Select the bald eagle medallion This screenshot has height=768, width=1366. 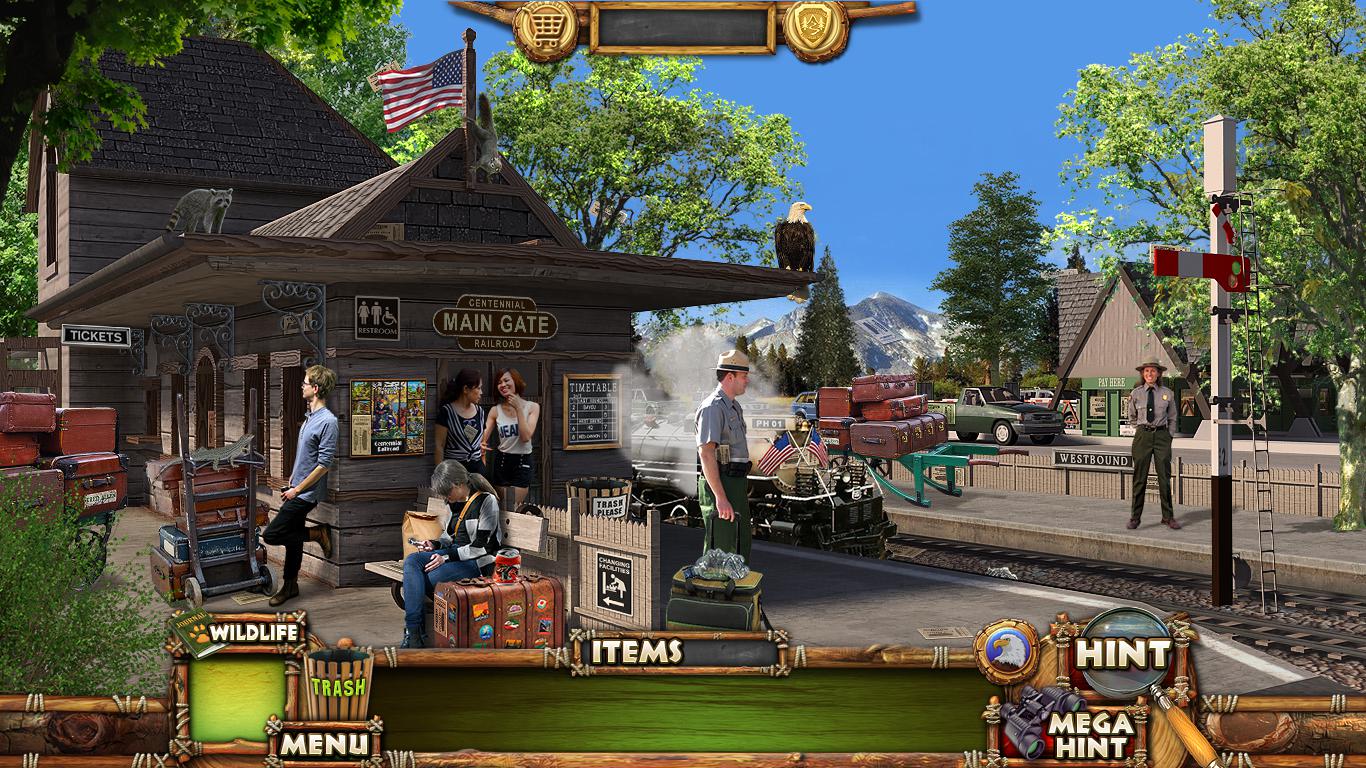(x=1006, y=651)
